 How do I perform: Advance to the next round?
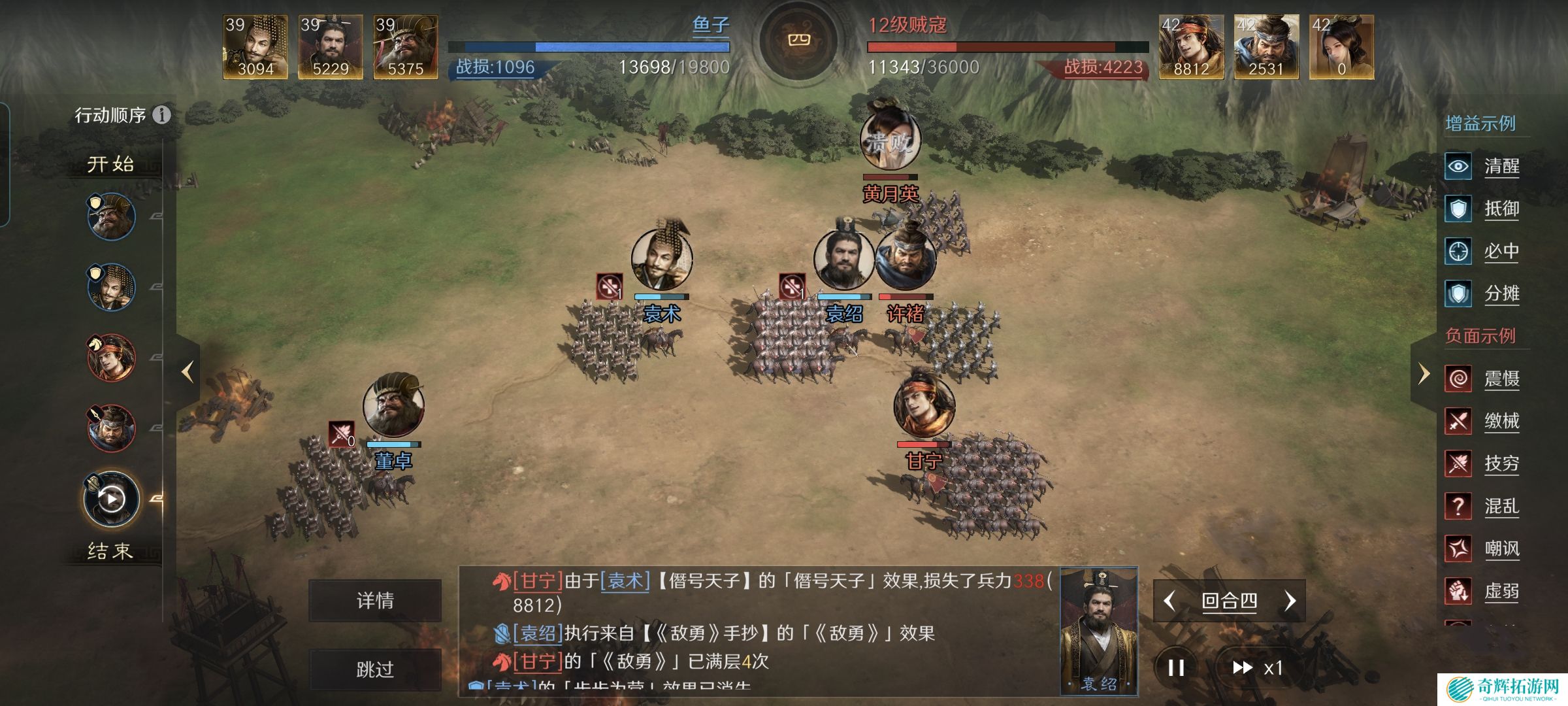click(x=1290, y=601)
